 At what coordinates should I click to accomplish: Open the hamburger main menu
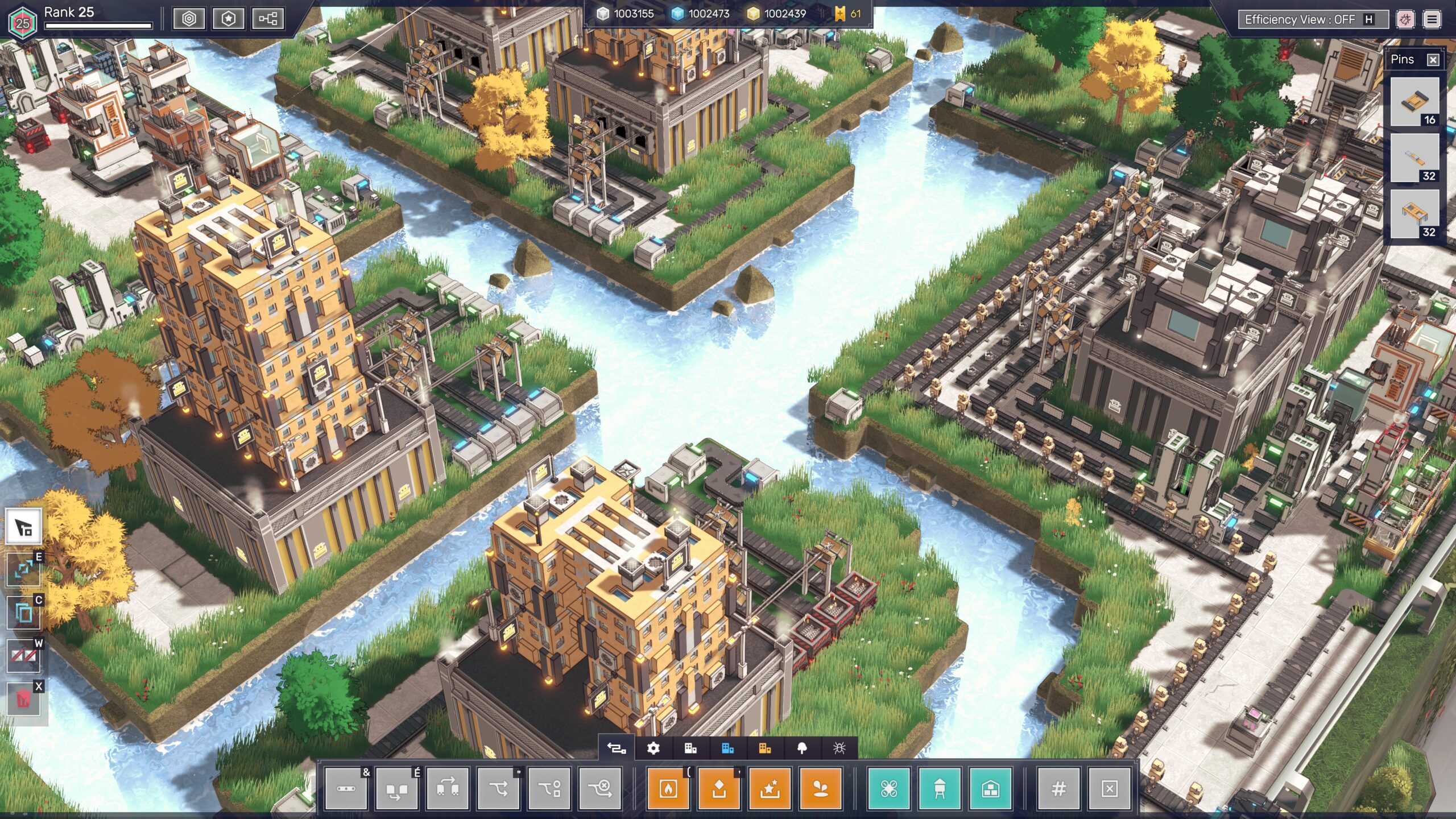click(1432, 20)
